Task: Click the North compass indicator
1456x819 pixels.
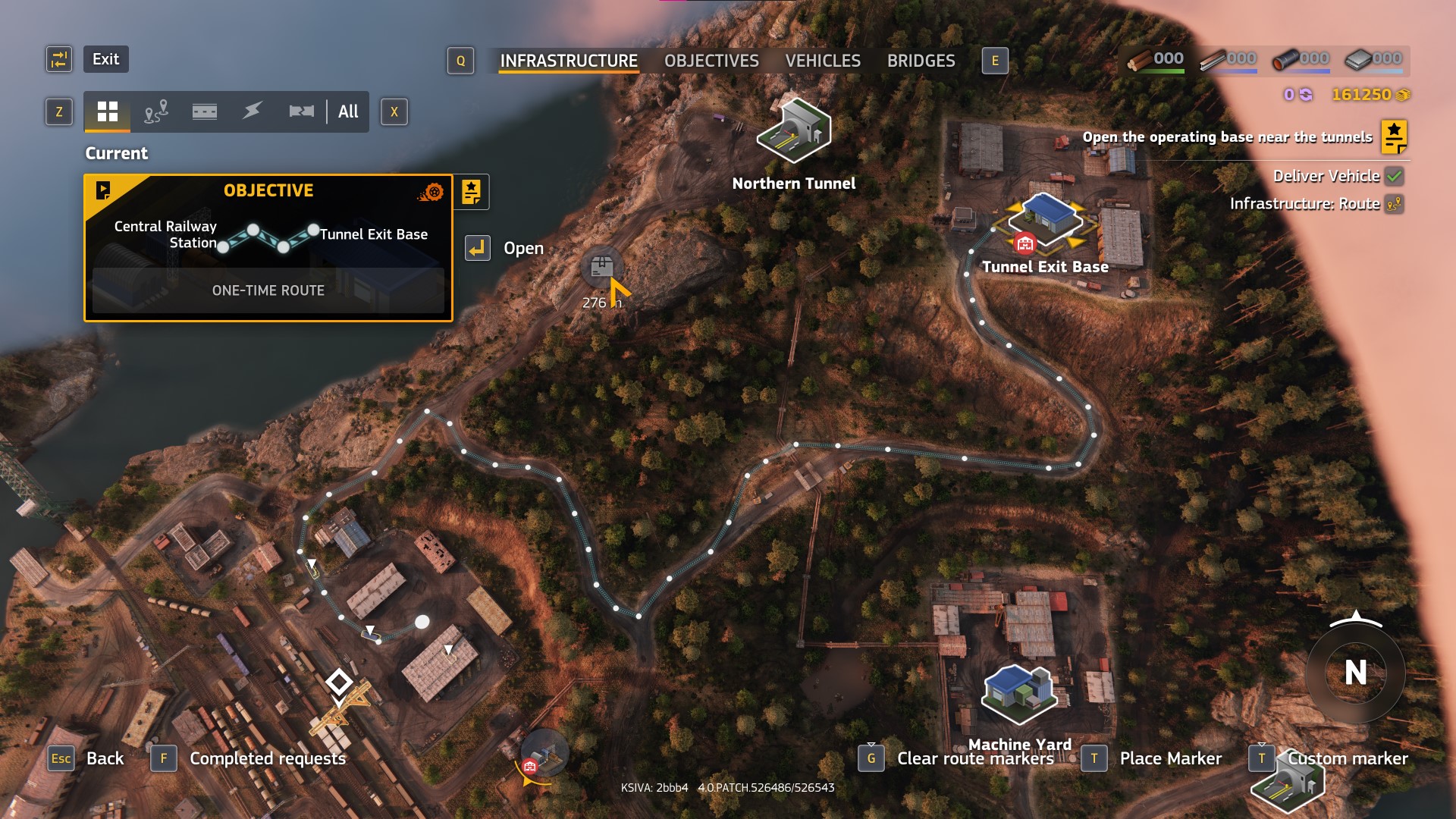Action: [x=1355, y=672]
